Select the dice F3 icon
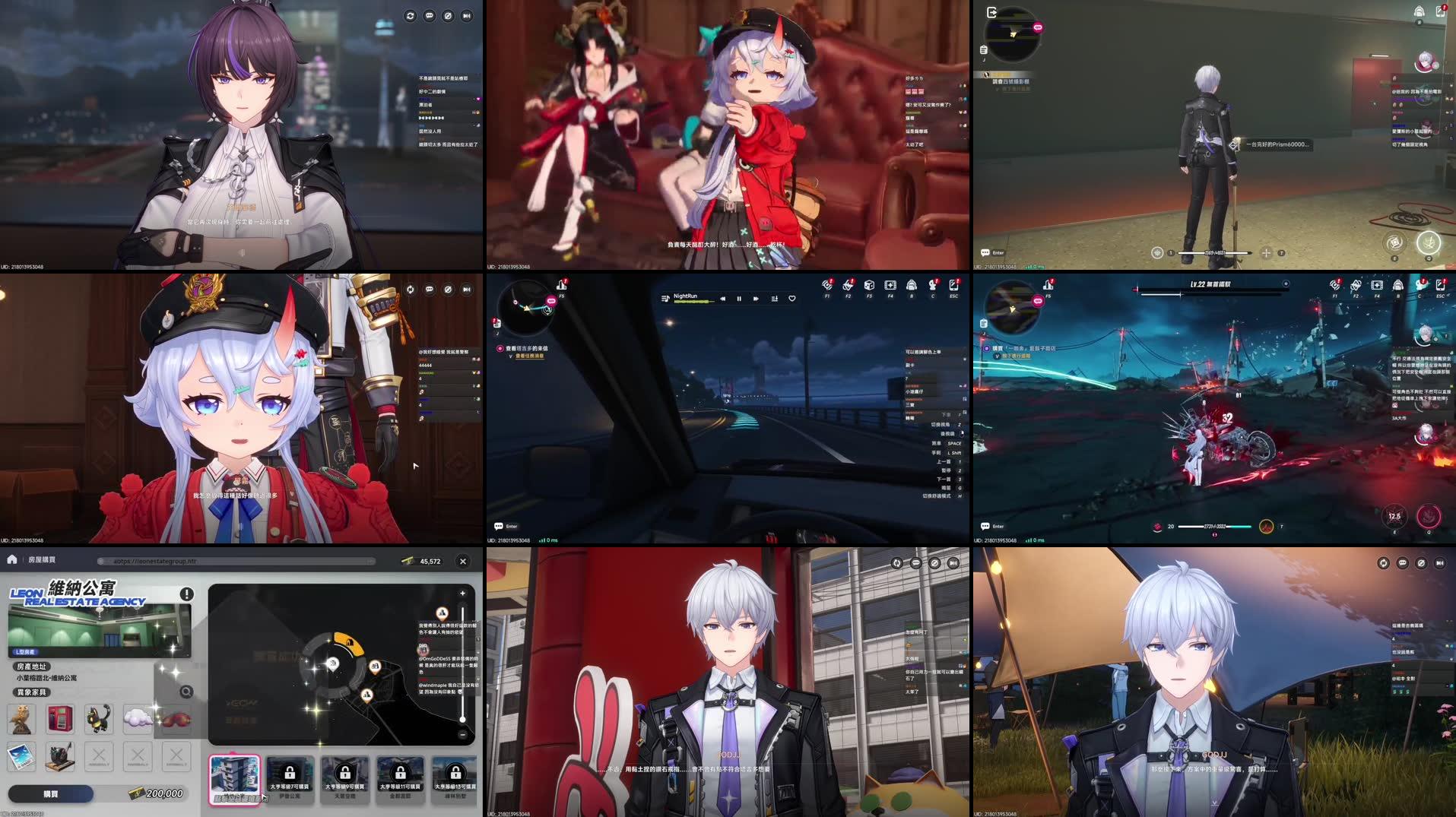The height and width of the screenshot is (817, 1456). coord(869,286)
